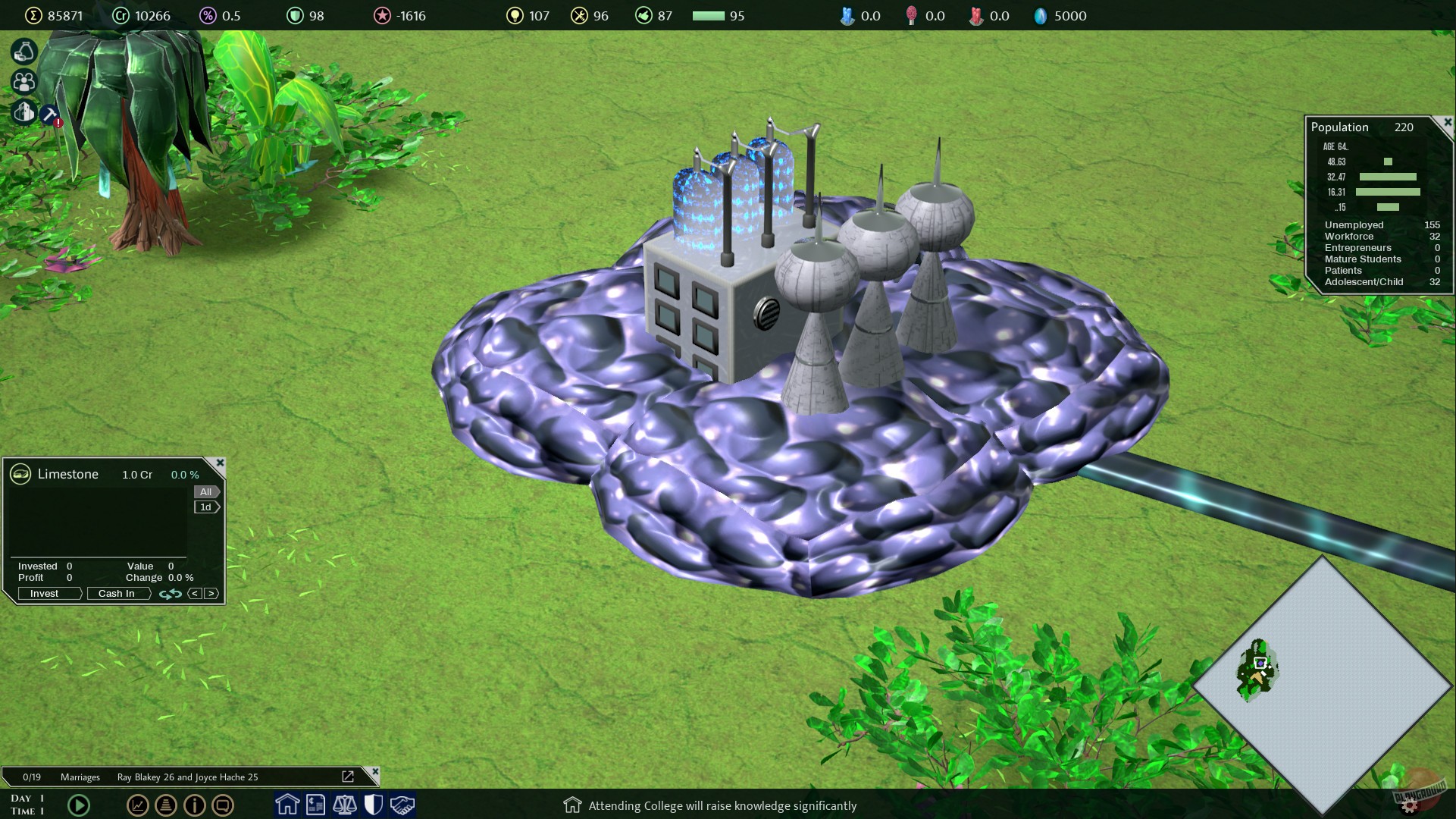Viewport: 1456px width, 819px height.
Task: Select the justice scales icon
Action: pos(345,805)
